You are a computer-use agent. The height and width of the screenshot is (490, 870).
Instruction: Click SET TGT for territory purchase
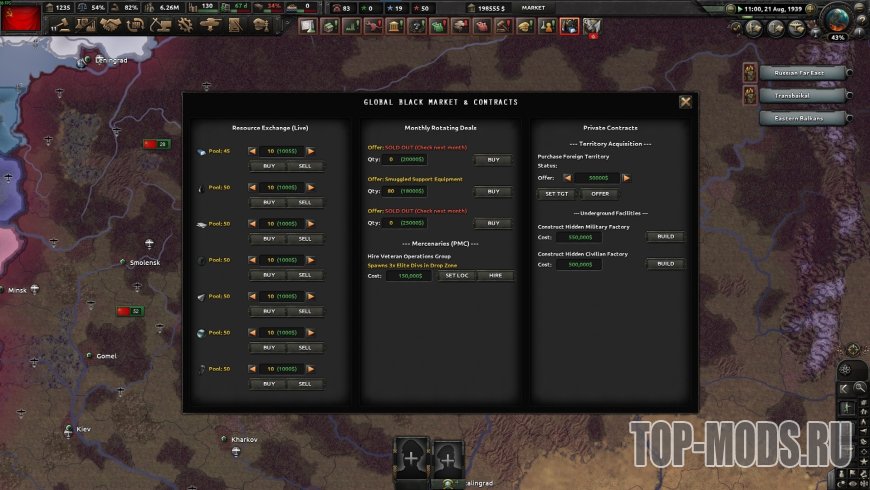[x=557, y=194]
